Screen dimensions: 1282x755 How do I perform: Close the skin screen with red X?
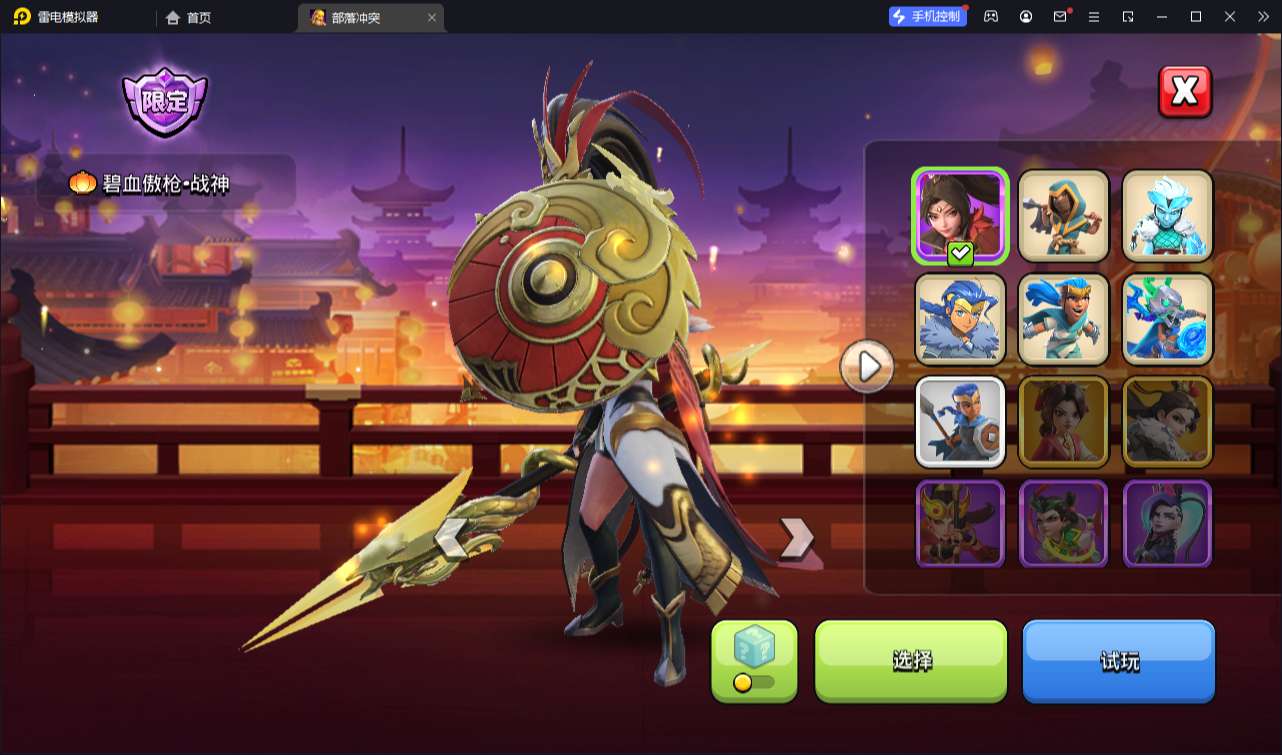1185,92
